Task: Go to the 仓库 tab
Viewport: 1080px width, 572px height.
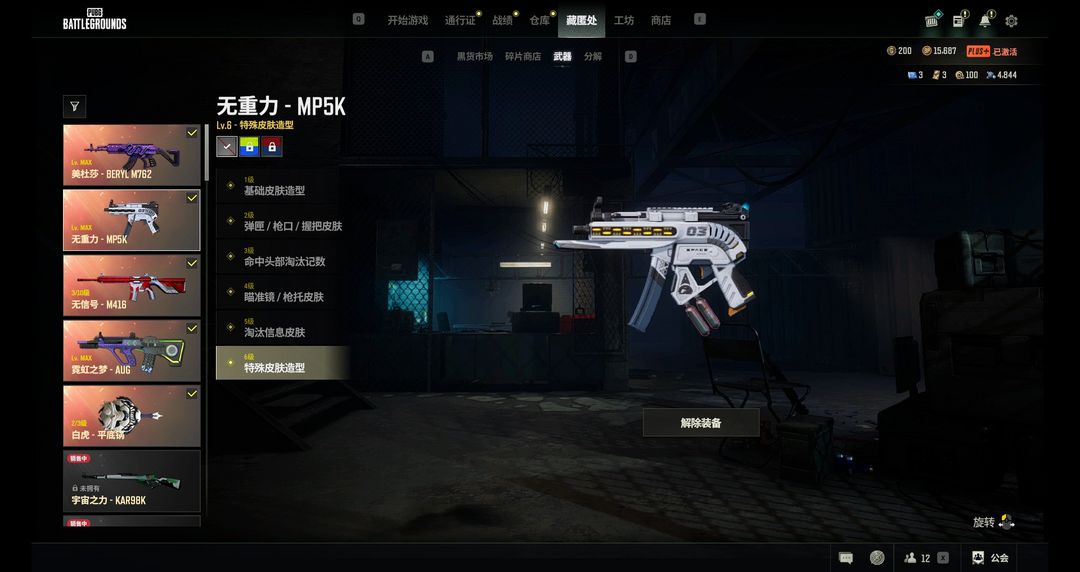Action: coord(540,20)
